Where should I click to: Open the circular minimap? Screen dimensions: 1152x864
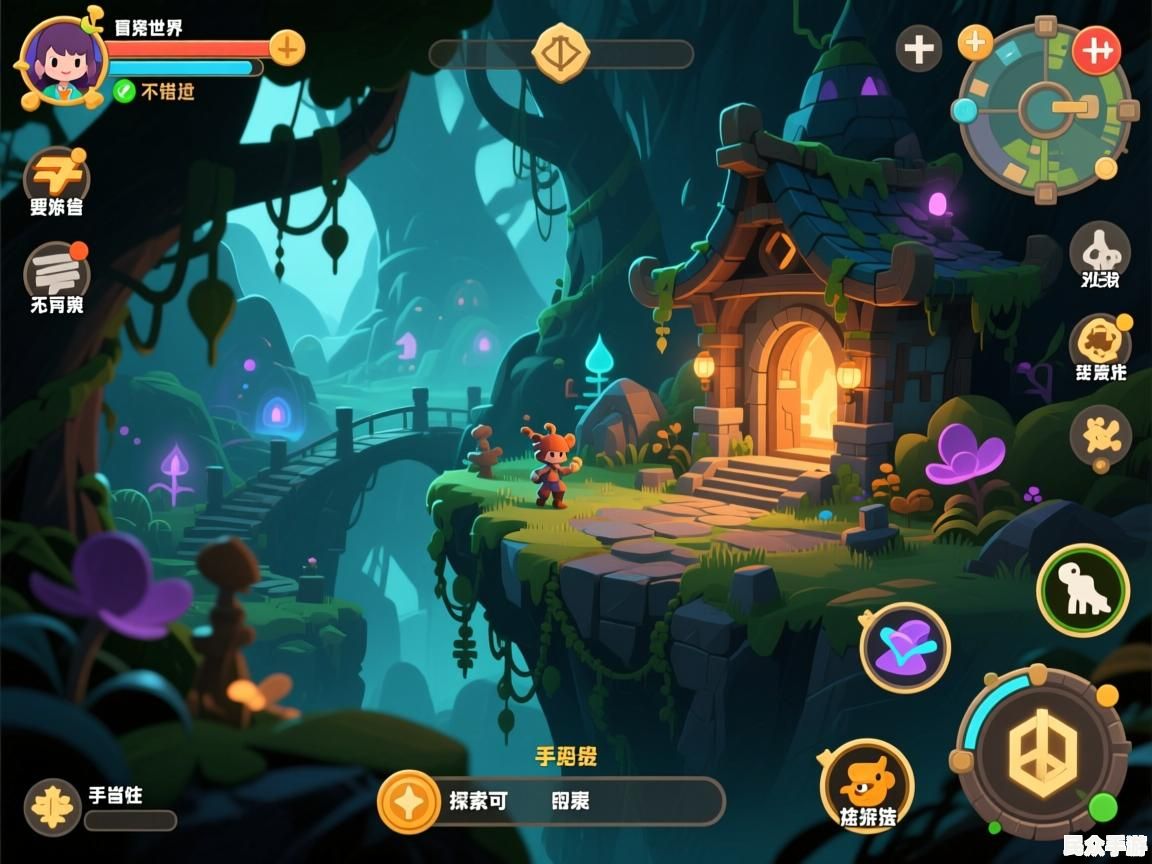tap(1045, 110)
